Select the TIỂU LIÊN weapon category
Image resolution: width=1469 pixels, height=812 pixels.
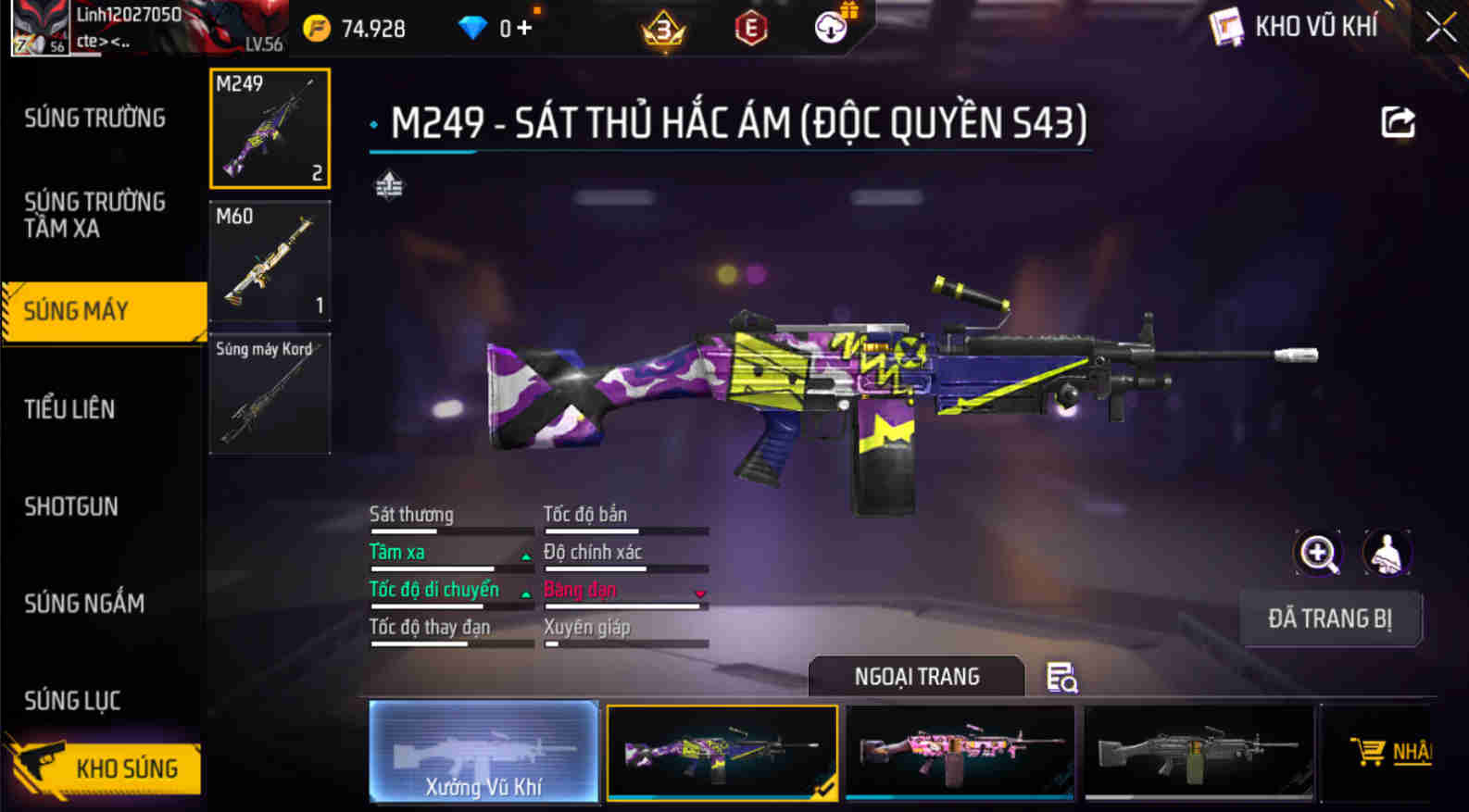click(69, 409)
